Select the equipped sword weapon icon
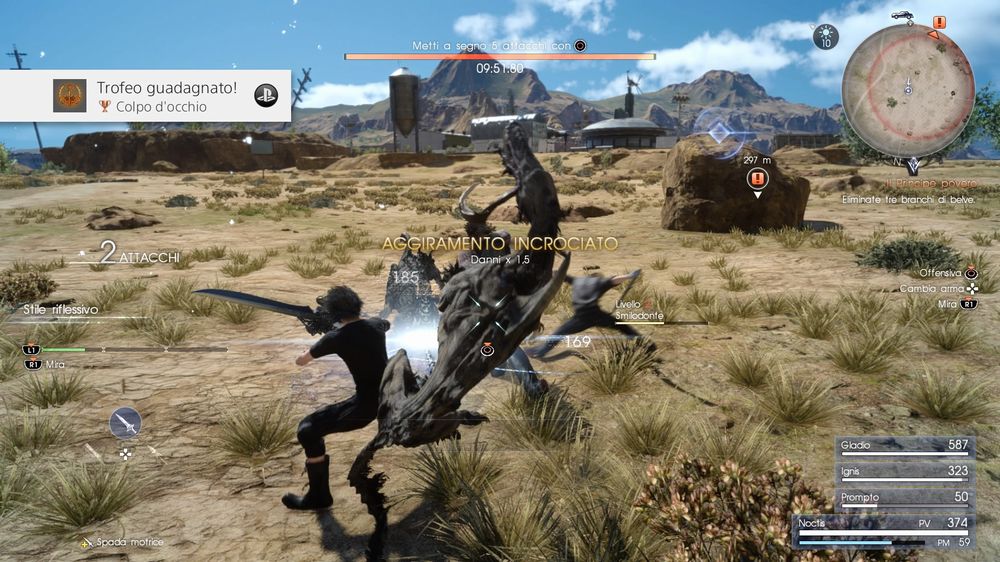Screen dimensions: 1000x562 [125, 423]
